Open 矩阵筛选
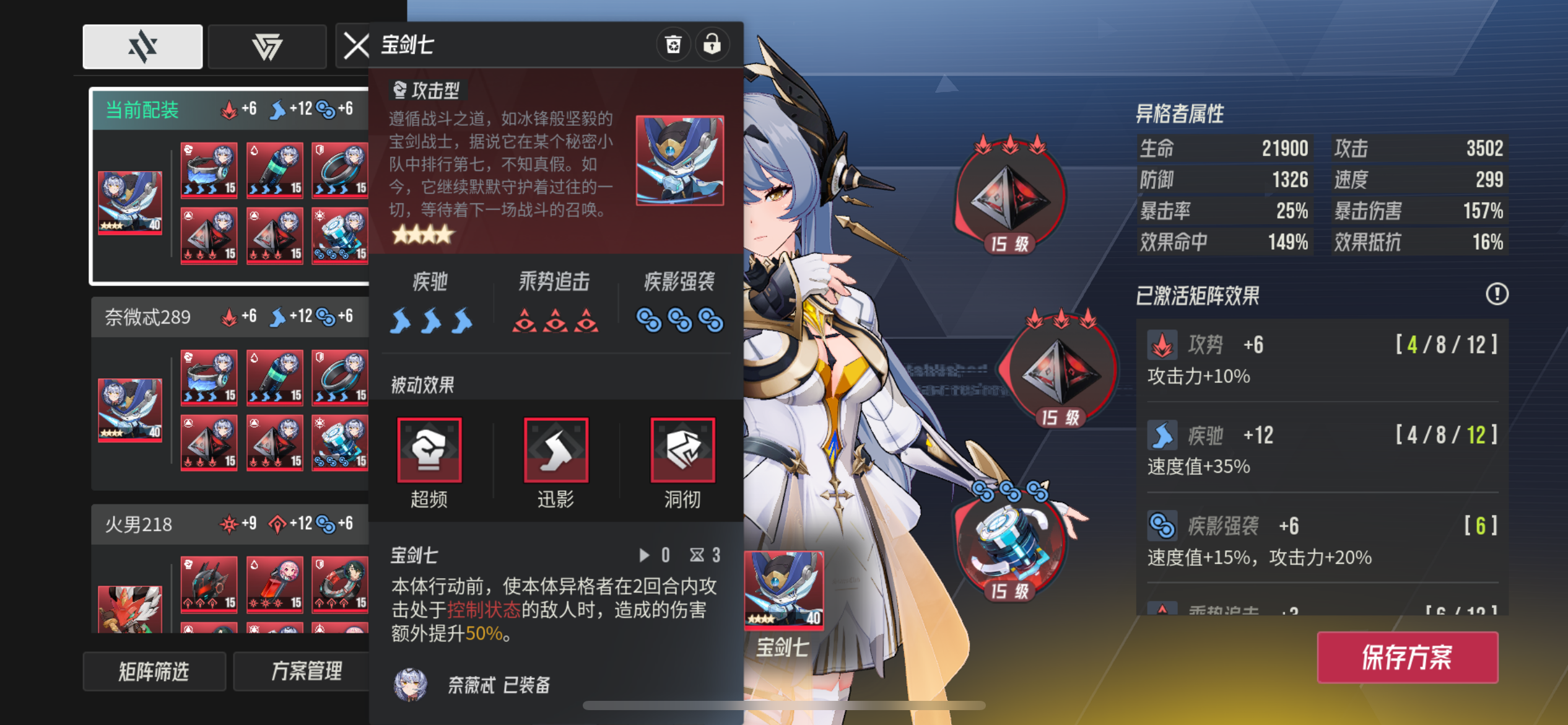Viewport: 1568px width, 725px height. [x=154, y=671]
